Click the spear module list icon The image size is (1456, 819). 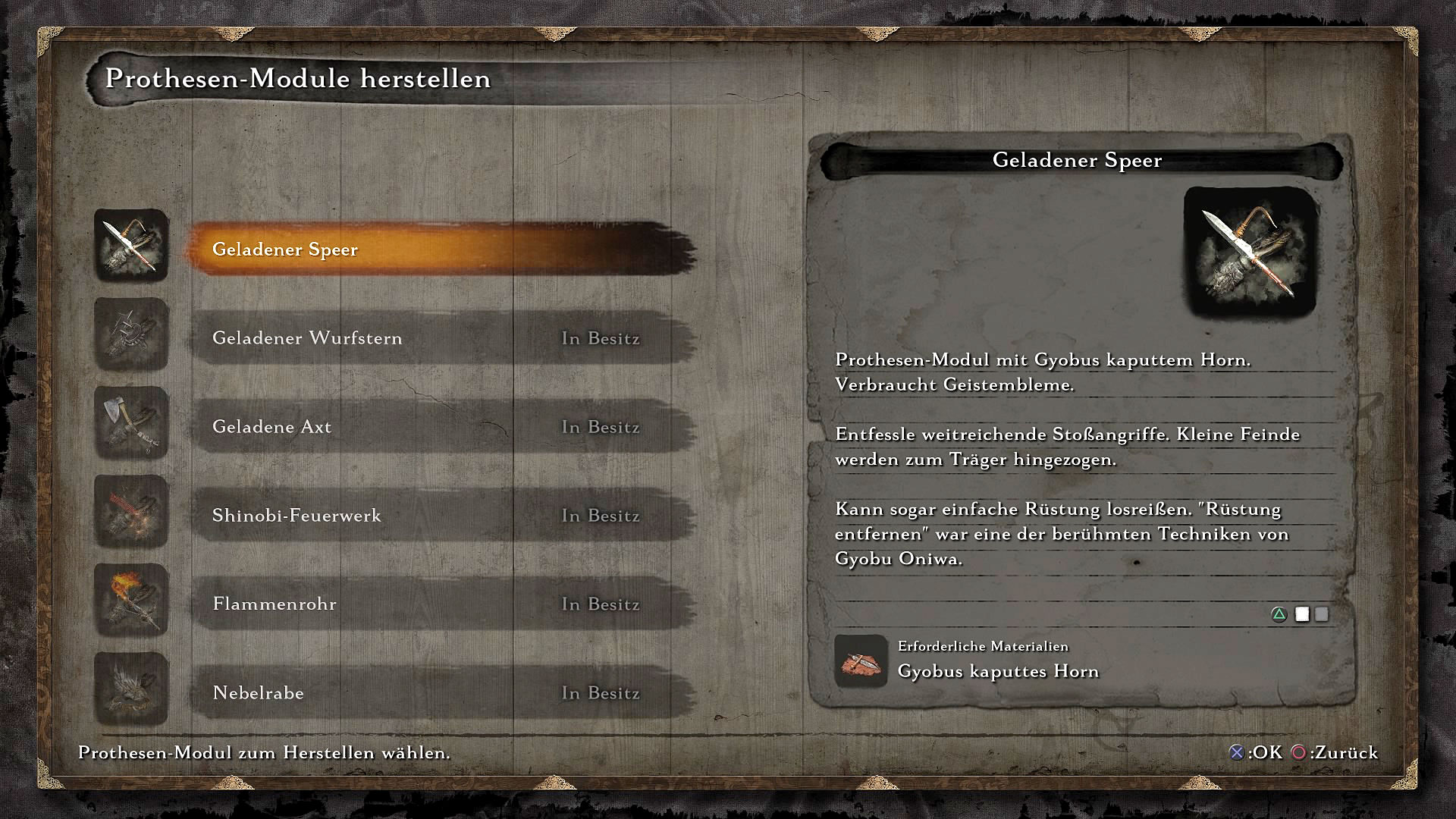coord(131,246)
